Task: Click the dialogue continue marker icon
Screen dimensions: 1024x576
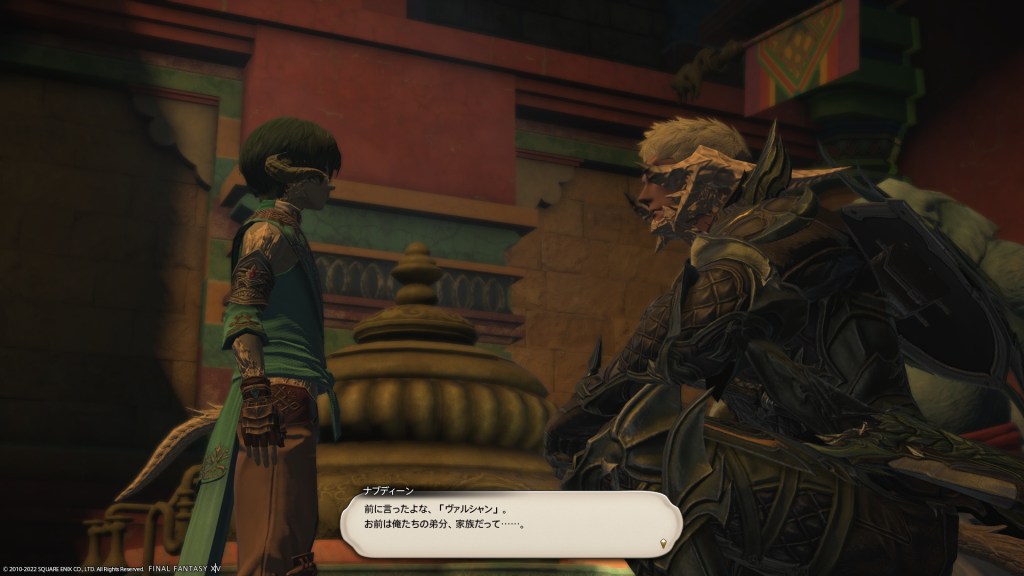Action: 663,543
